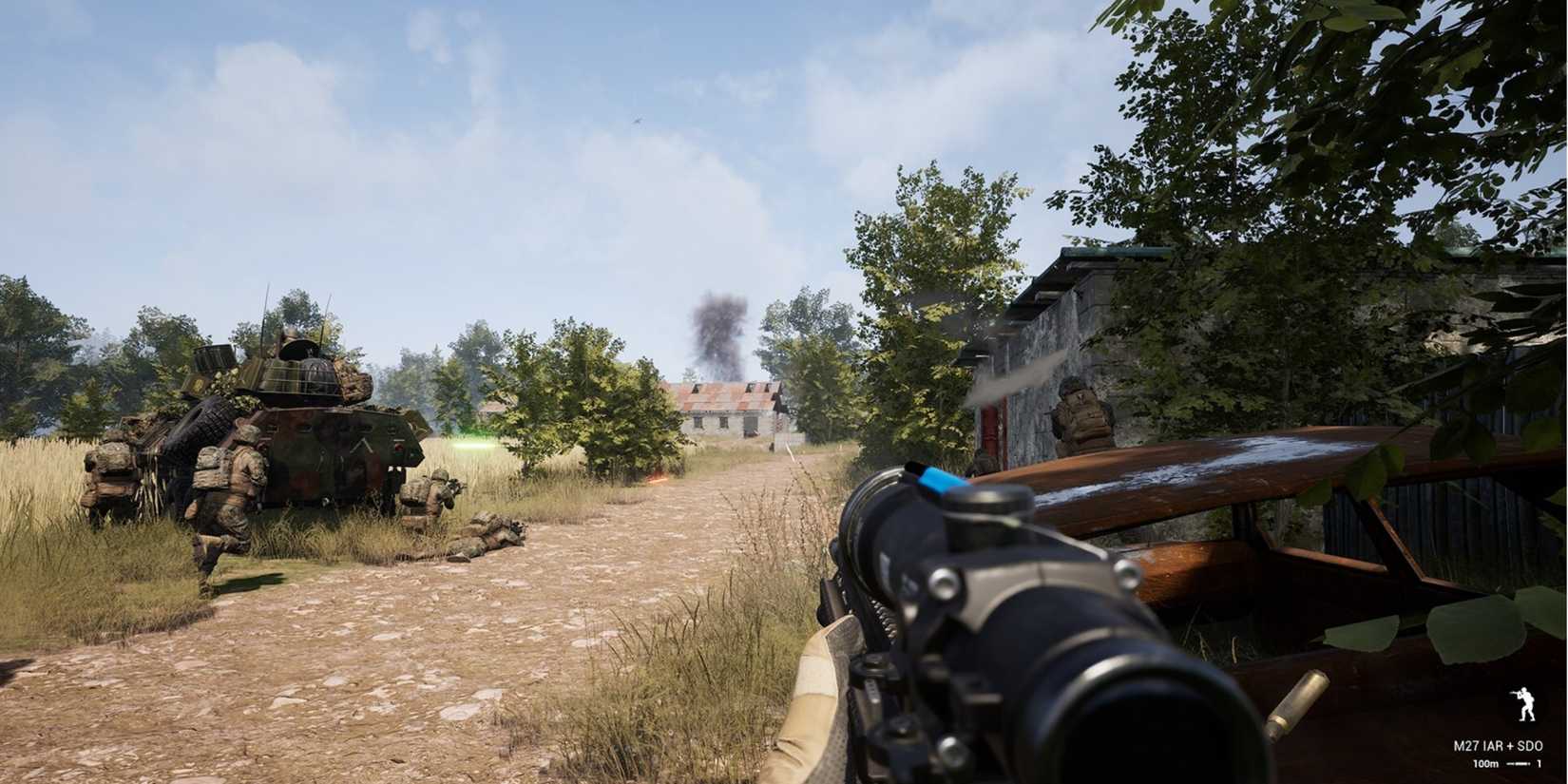Click the ammo level bar between 100m and 1
The image size is (1568, 784).
click(x=1518, y=763)
